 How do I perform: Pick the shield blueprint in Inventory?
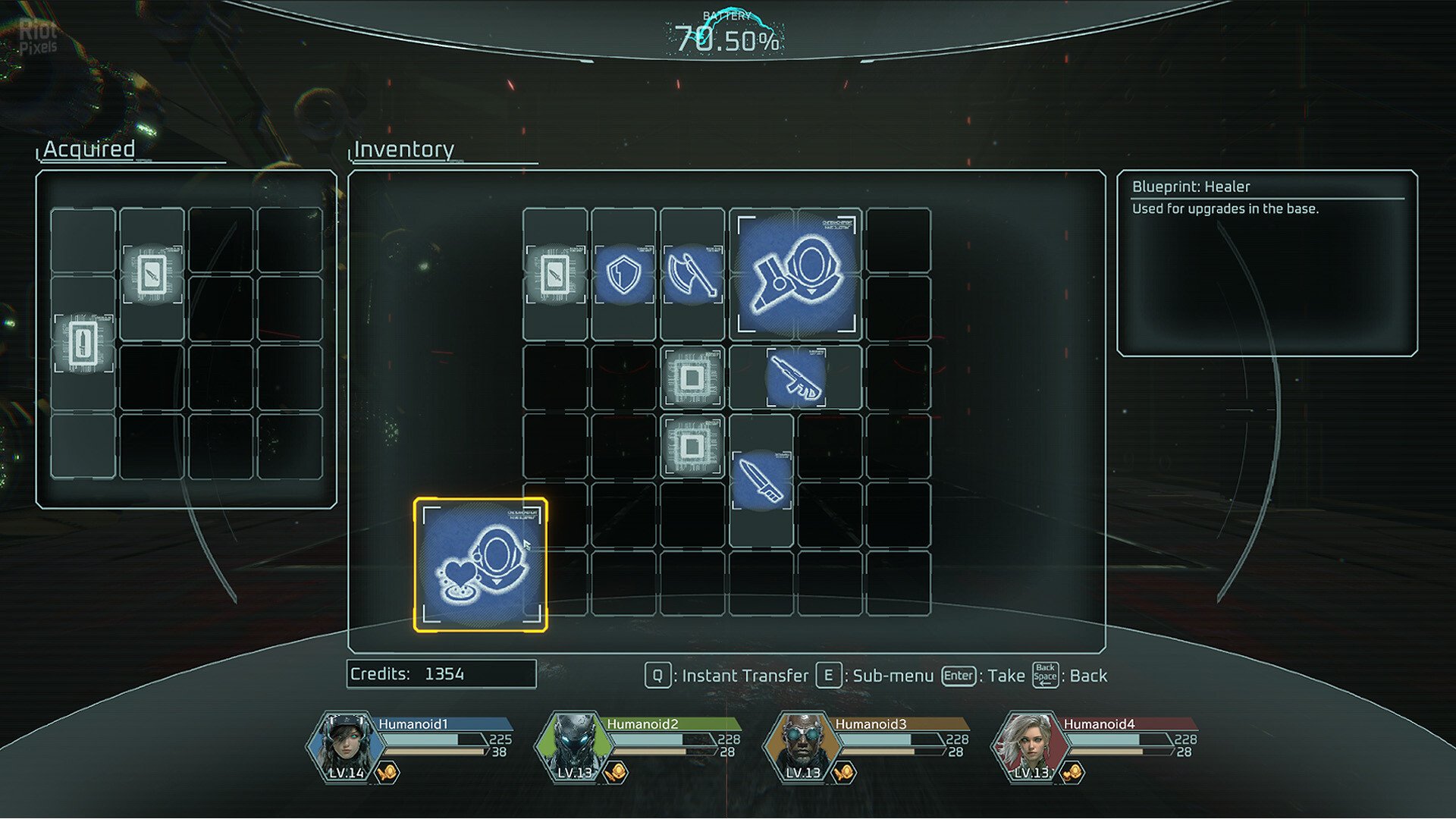pos(623,274)
